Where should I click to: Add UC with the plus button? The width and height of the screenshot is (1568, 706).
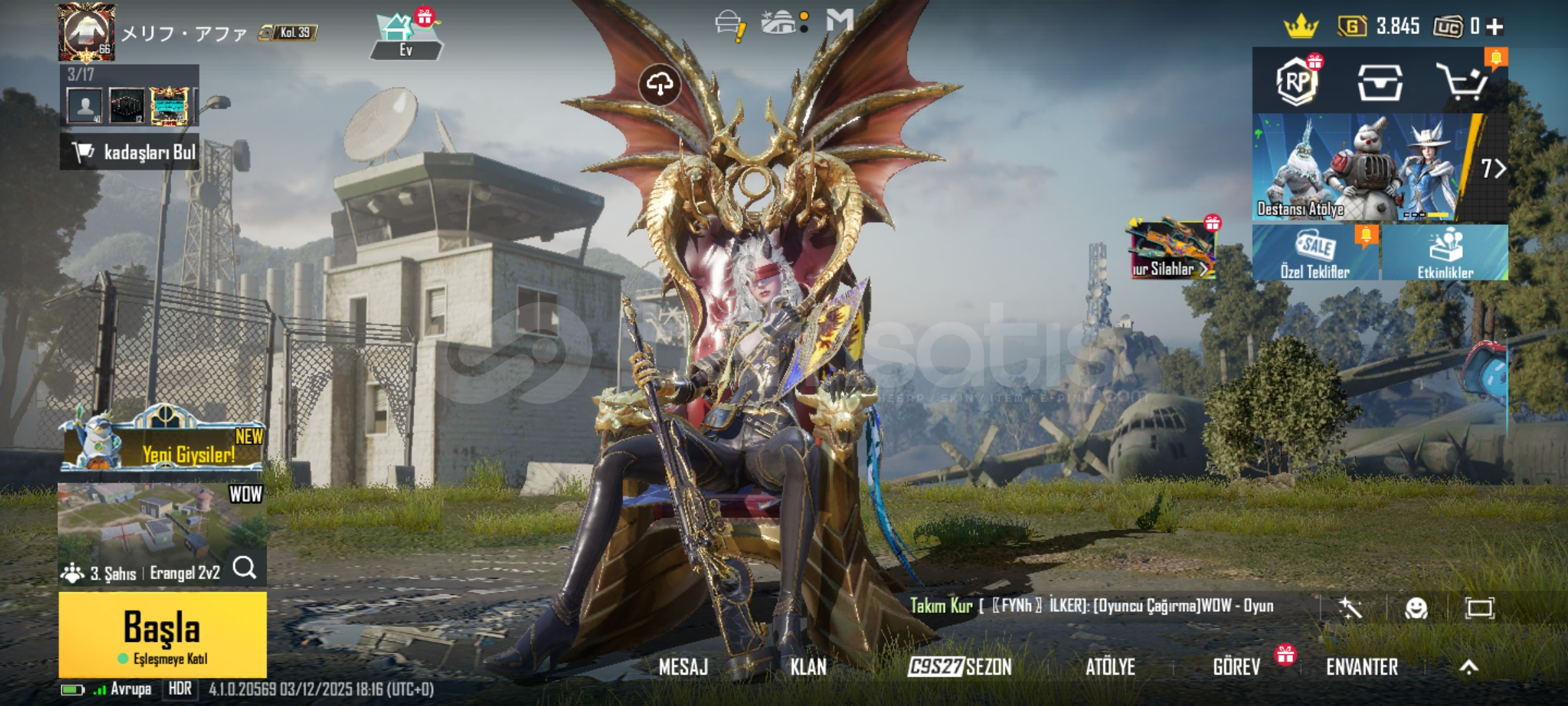pos(1495,27)
